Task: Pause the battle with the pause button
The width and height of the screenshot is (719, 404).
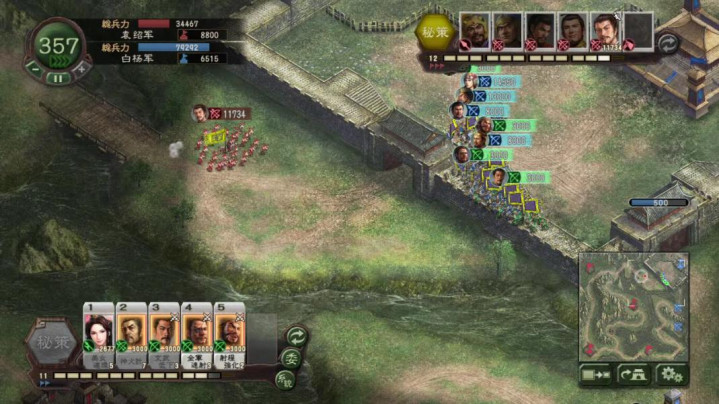Action: (x=59, y=77)
